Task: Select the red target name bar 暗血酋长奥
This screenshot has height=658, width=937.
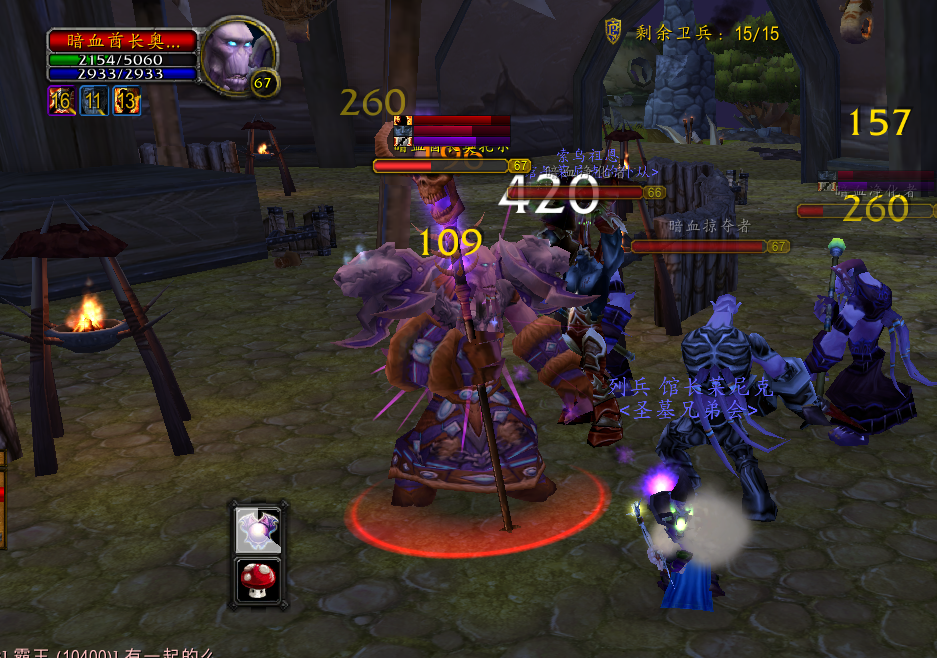Action: pos(122,41)
